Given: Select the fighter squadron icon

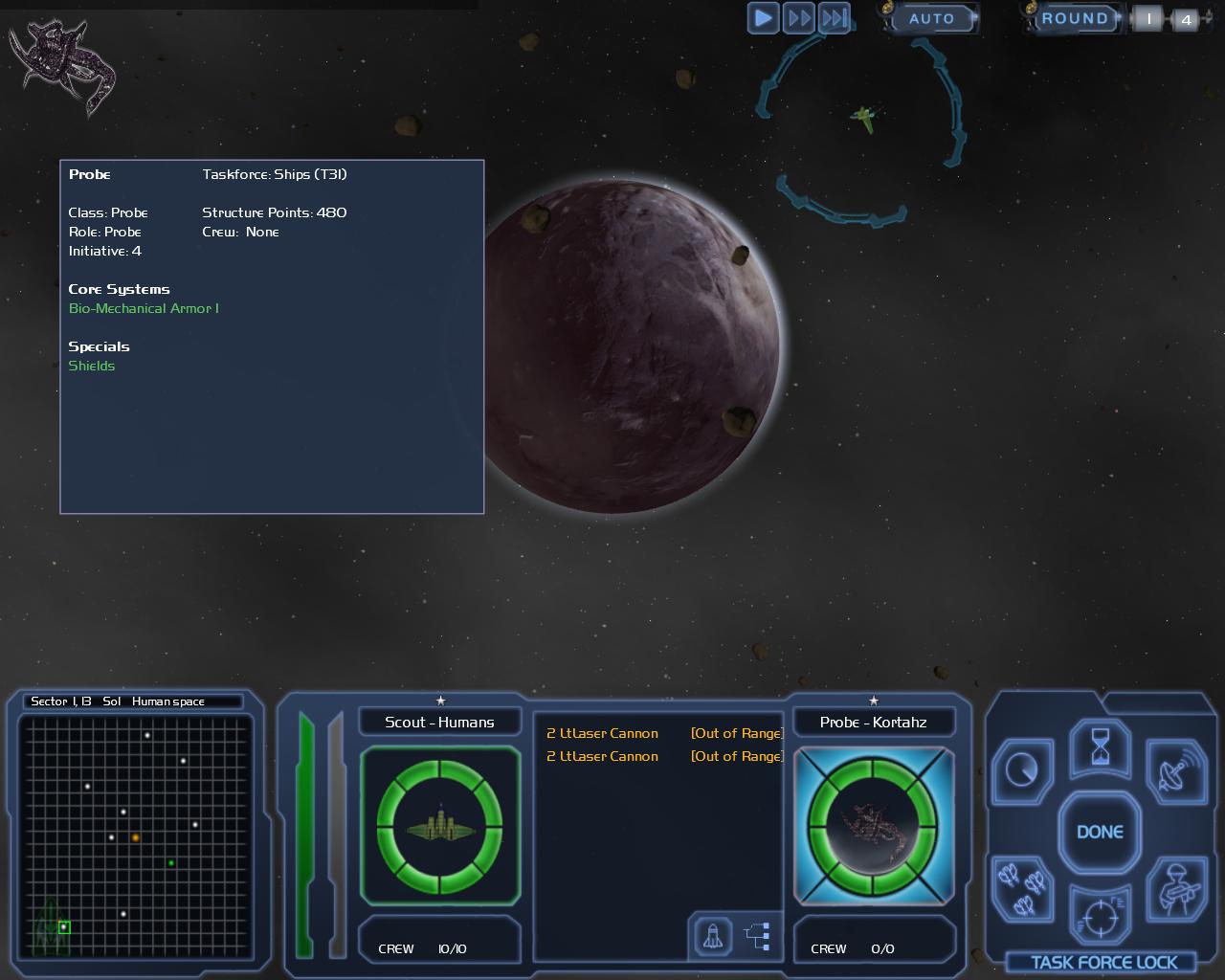Looking at the screenshot, I should 1021,886.
